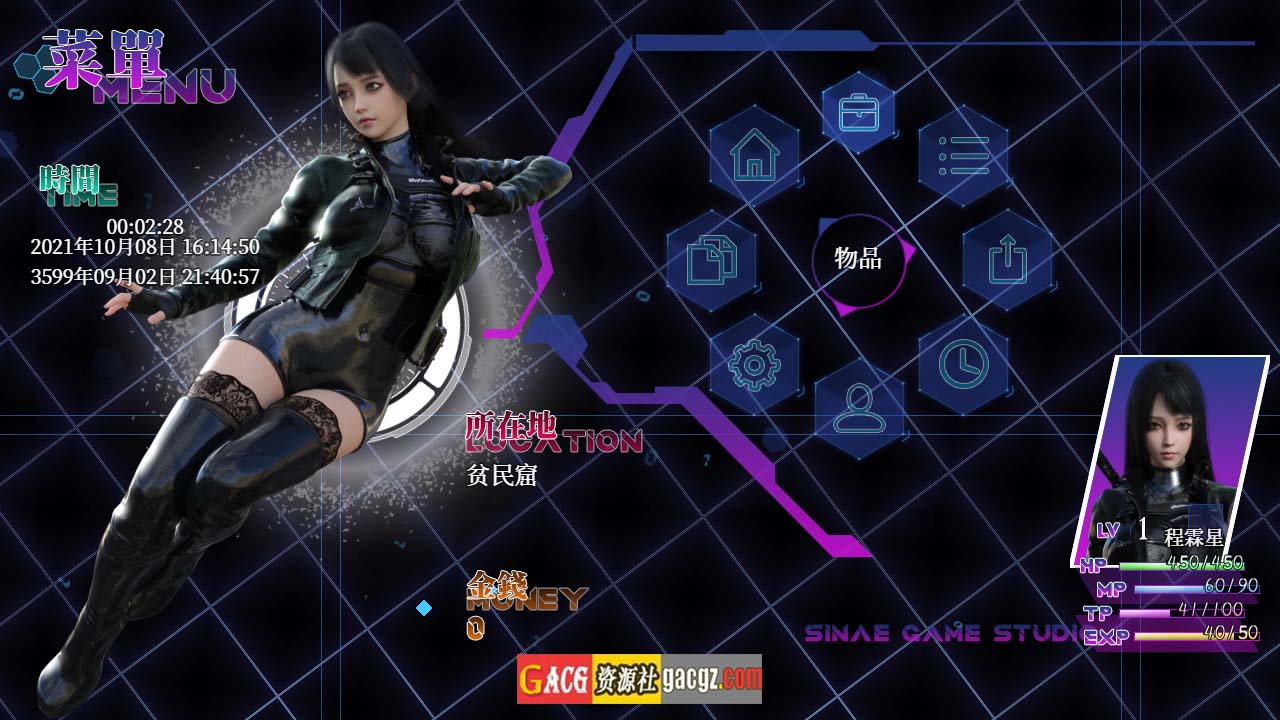Viewport: 1280px width, 720px height.
Task: Select the house icon in the menu ring
Action: [754, 156]
